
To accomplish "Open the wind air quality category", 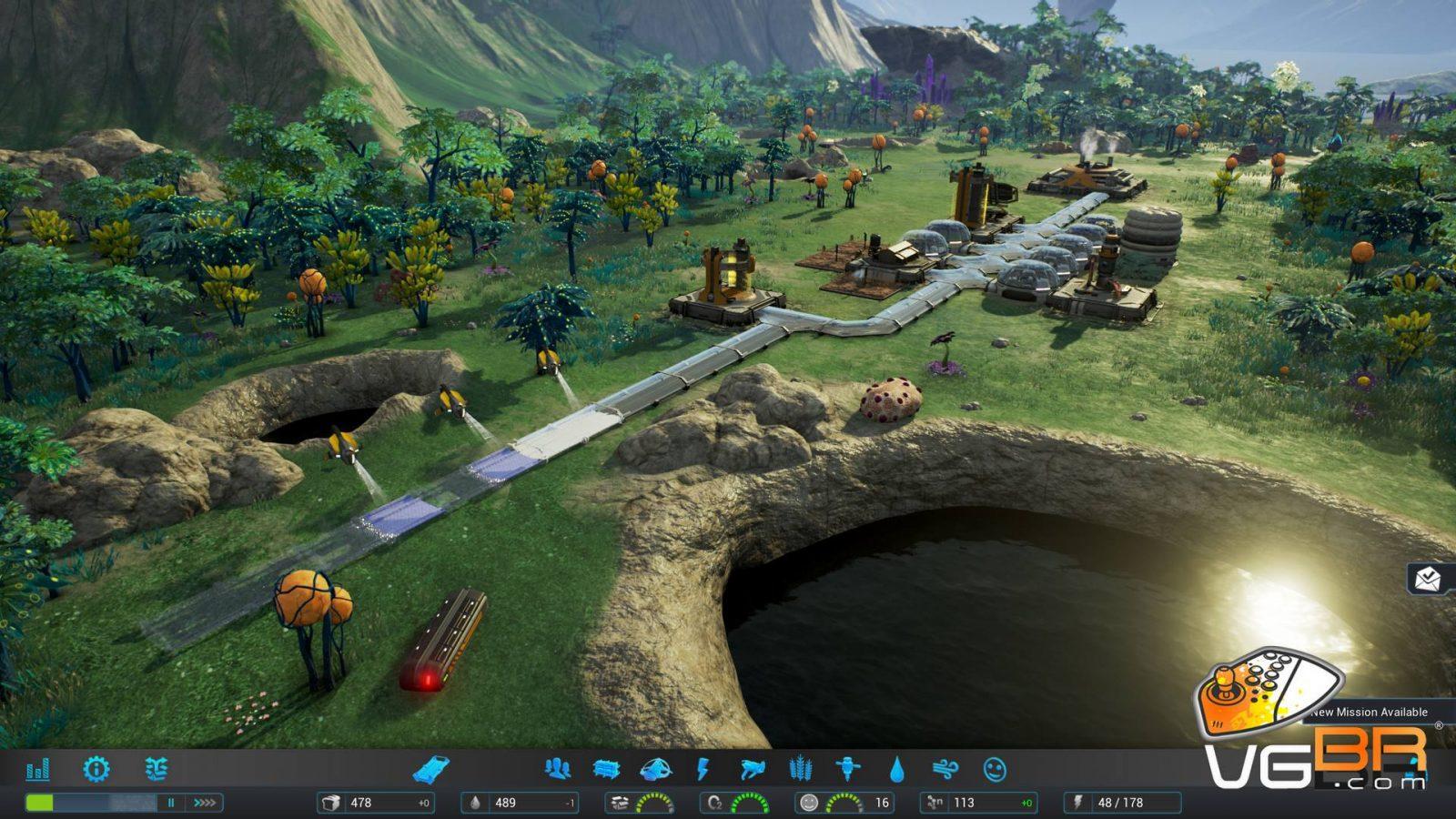I will point(945,770).
